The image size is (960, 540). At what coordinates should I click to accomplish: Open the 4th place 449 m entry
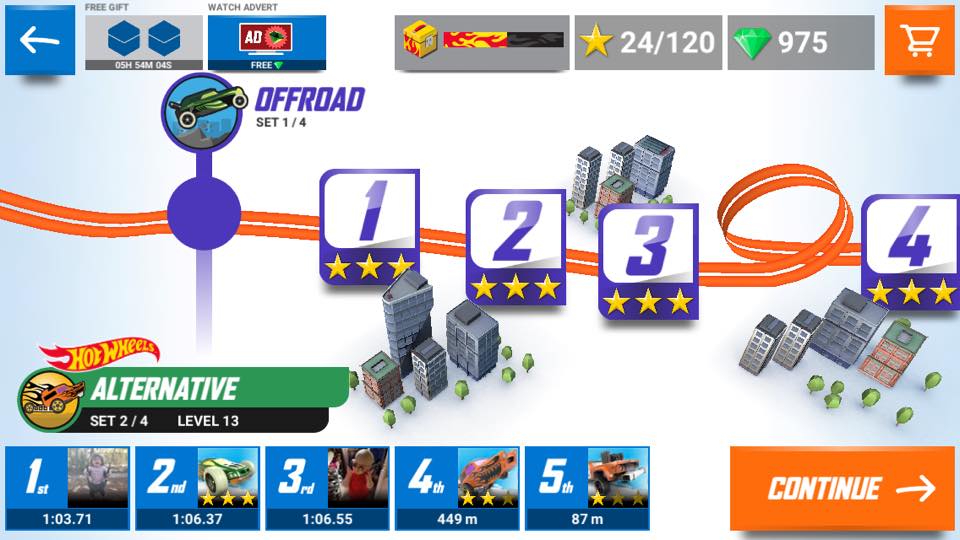point(457,488)
